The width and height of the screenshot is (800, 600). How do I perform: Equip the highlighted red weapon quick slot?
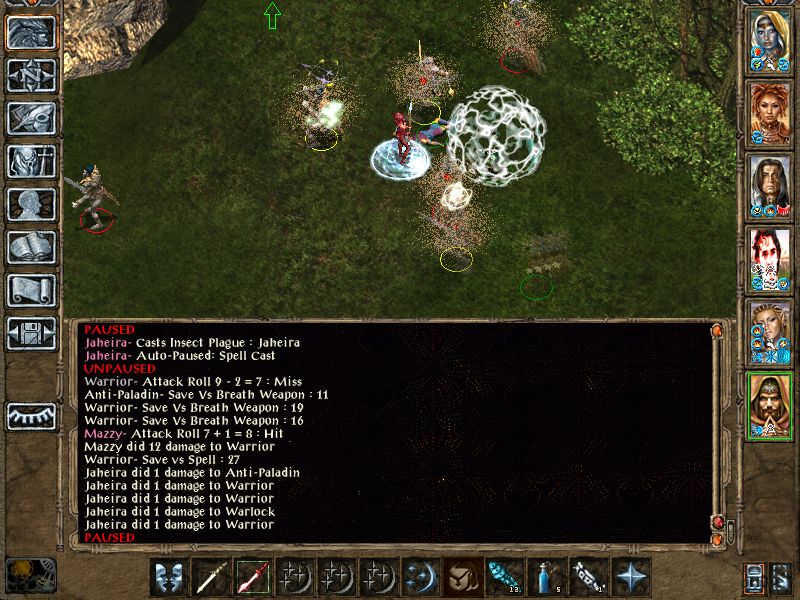(x=252, y=577)
